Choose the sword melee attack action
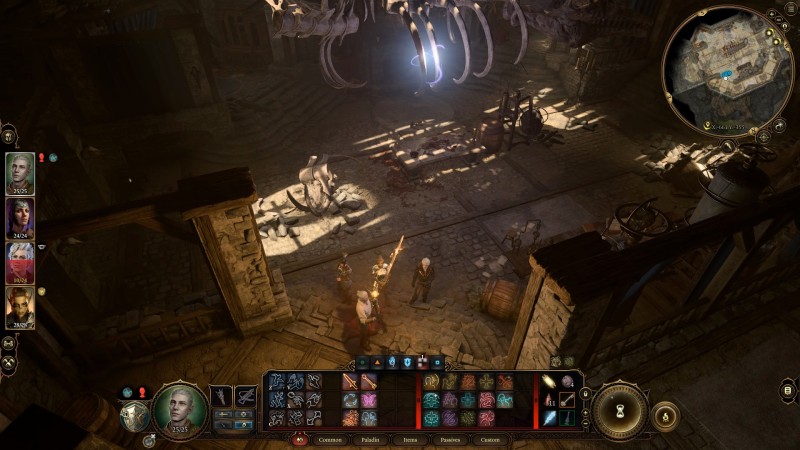This screenshot has width=800, height=450. (351, 382)
